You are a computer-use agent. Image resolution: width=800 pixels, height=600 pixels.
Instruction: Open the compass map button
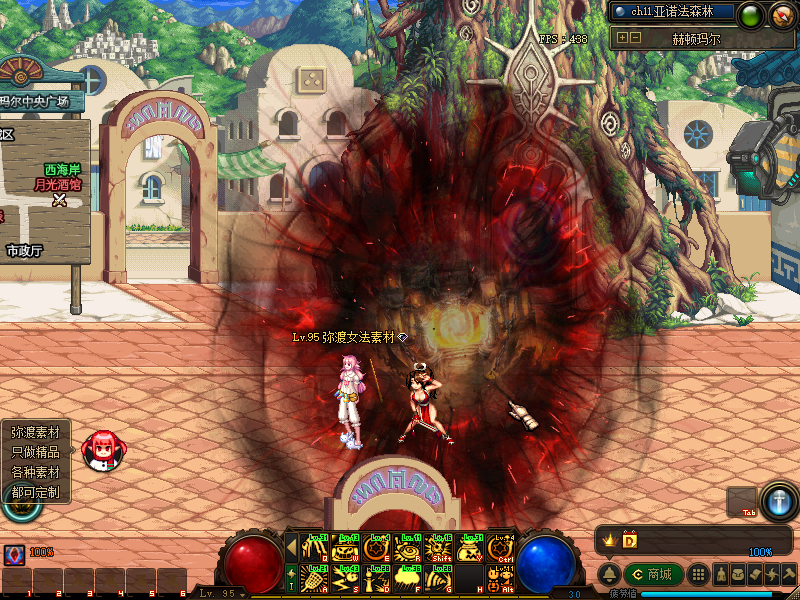781,15
